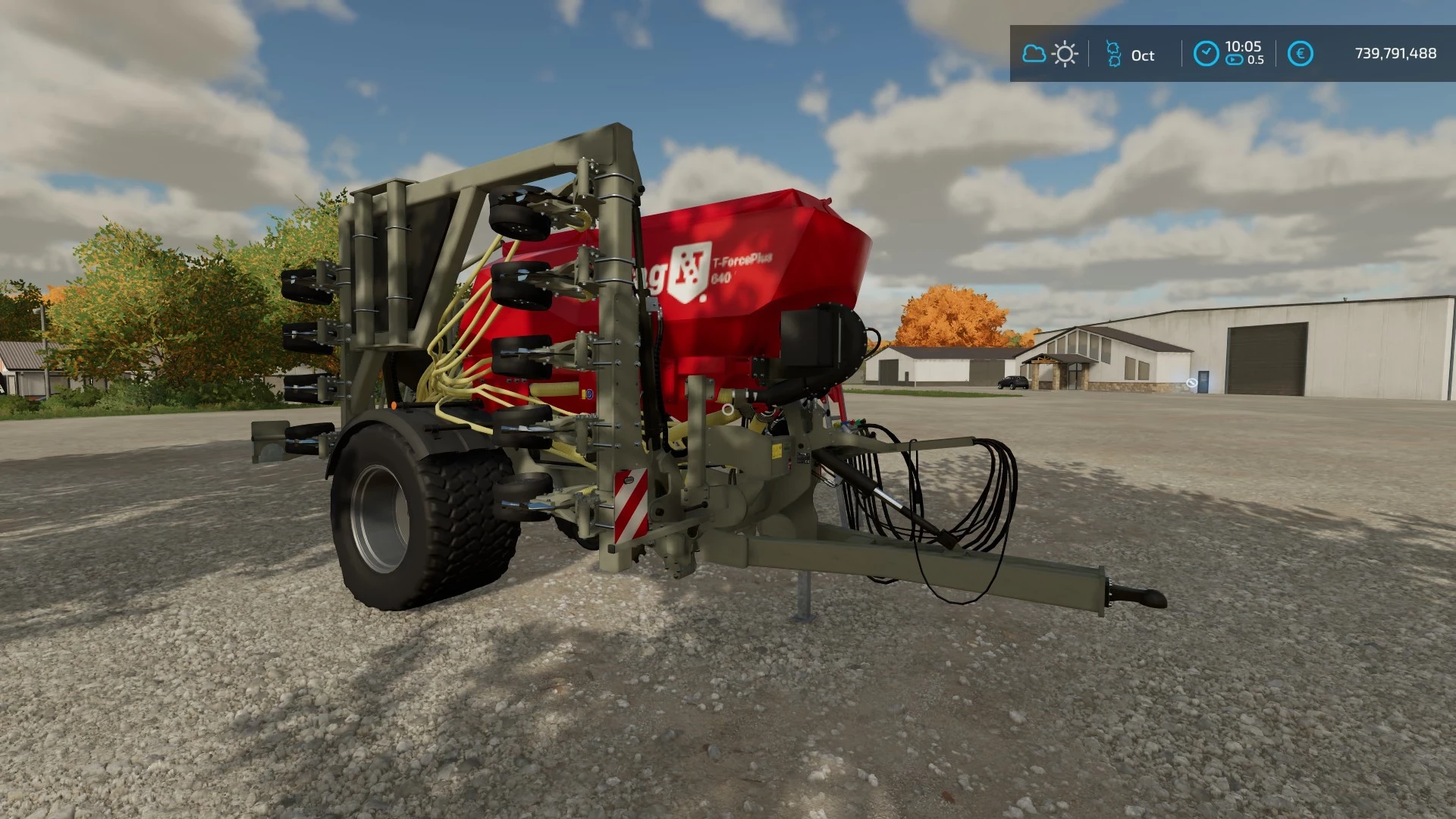This screenshot has width=1456, height=819.
Task: Click the checkmark inside the clock icon
Action: click(x=1207, y=51)
